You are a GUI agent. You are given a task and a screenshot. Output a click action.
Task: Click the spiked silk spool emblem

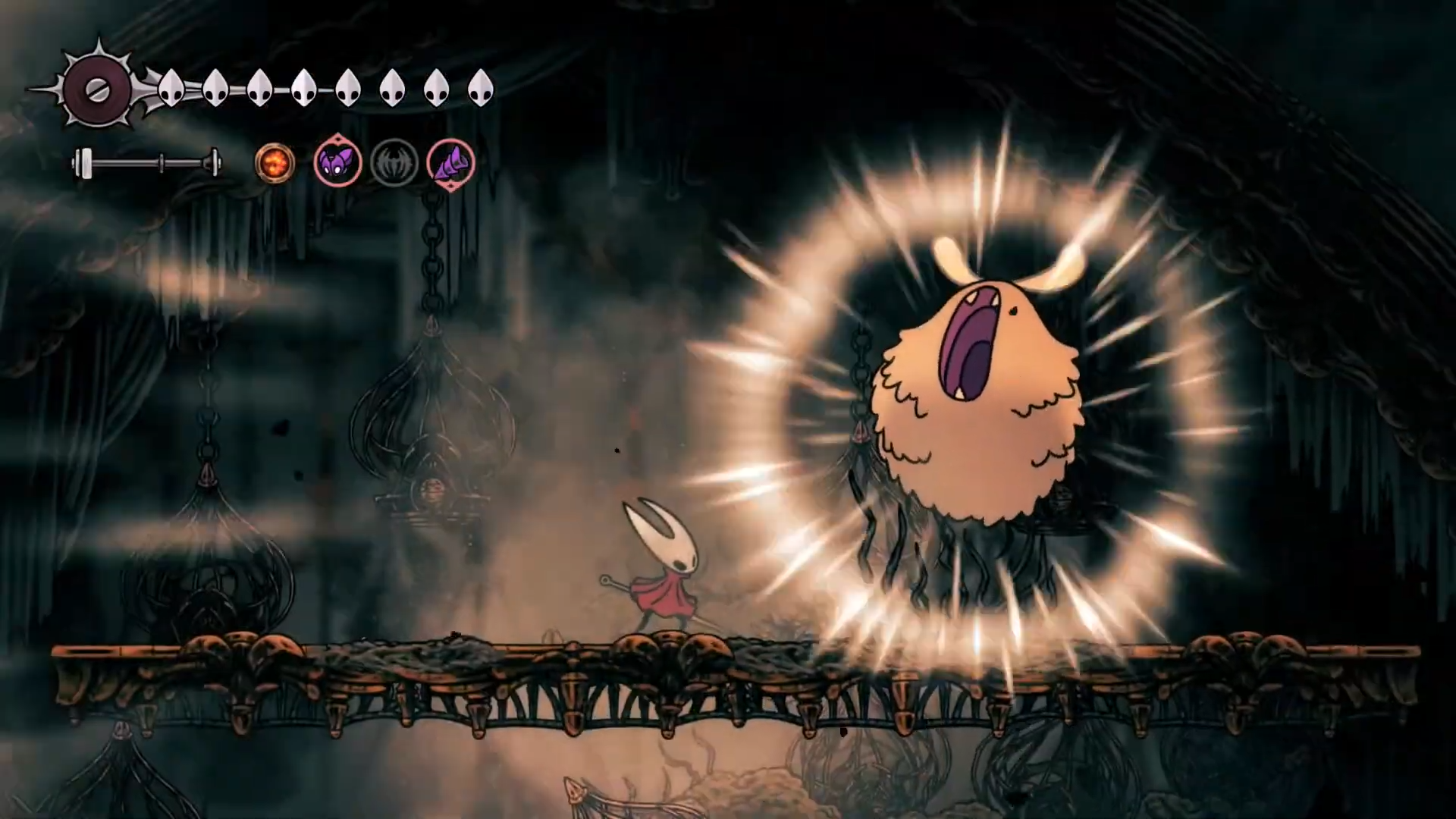(x=97, y=89)
